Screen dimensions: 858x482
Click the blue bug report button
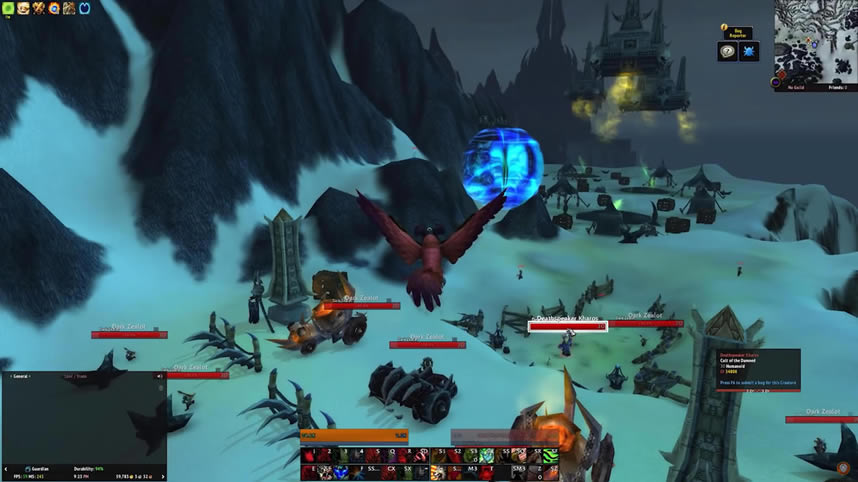[749, 52]
